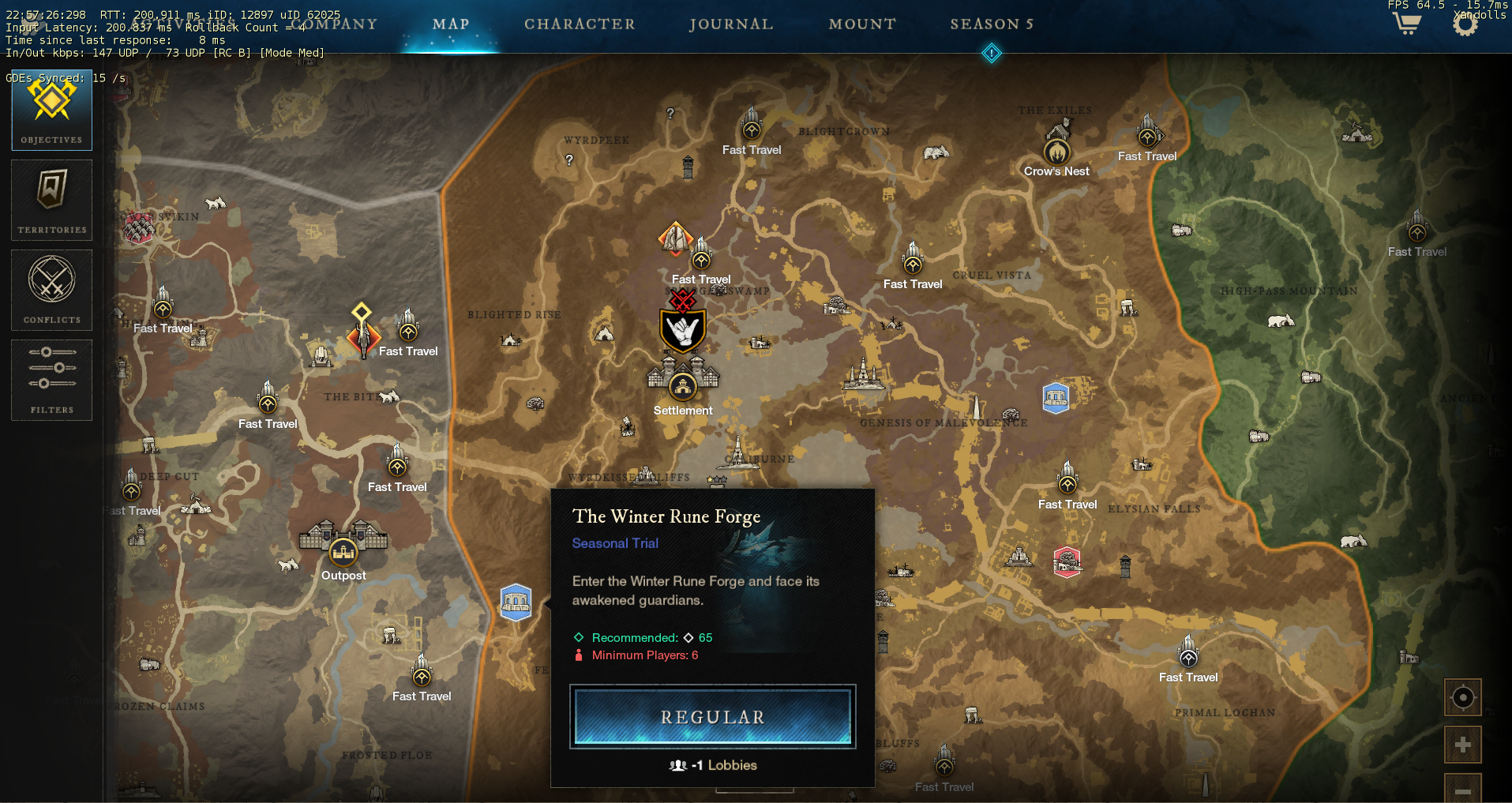Switch to the Character tab
The height and width of the screenshot is (803, 1512).
(580, 24)
